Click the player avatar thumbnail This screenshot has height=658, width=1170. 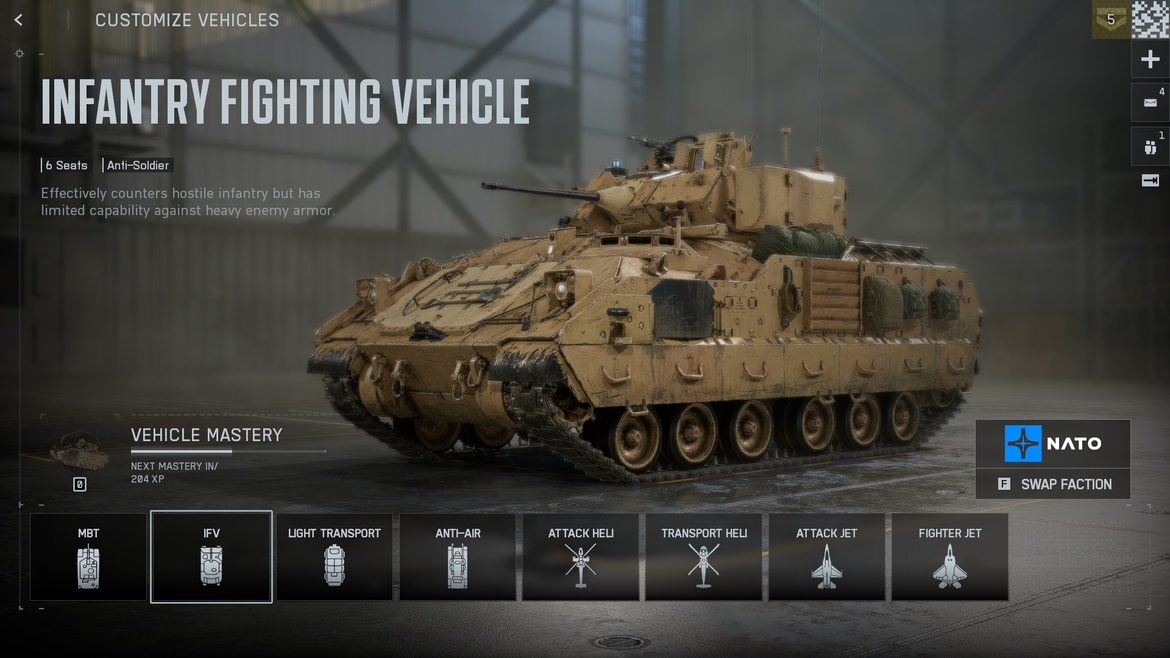click(x=1150, y=19)
